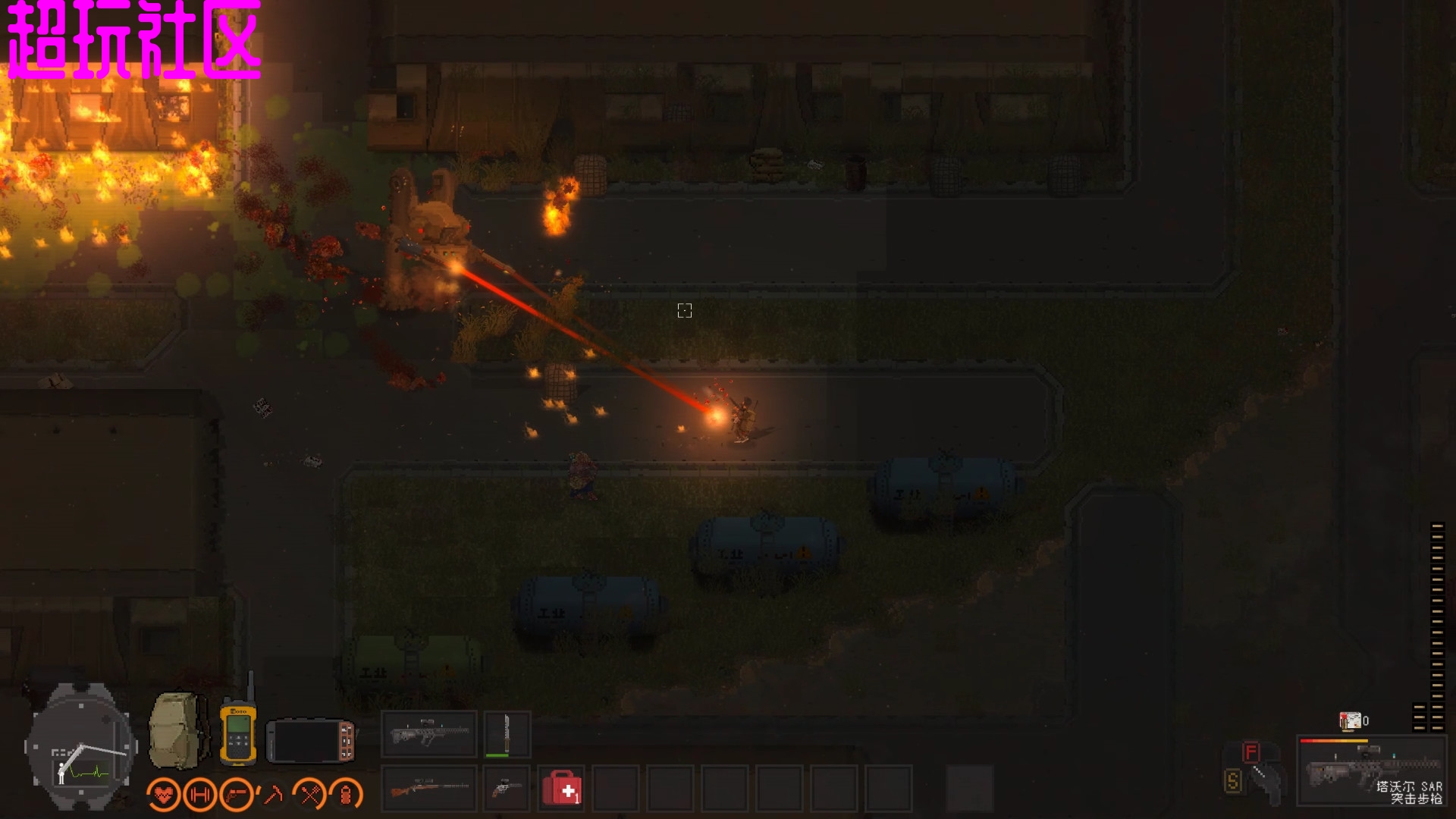
Task: Select the combat knife slot
Action: (507, 733)
